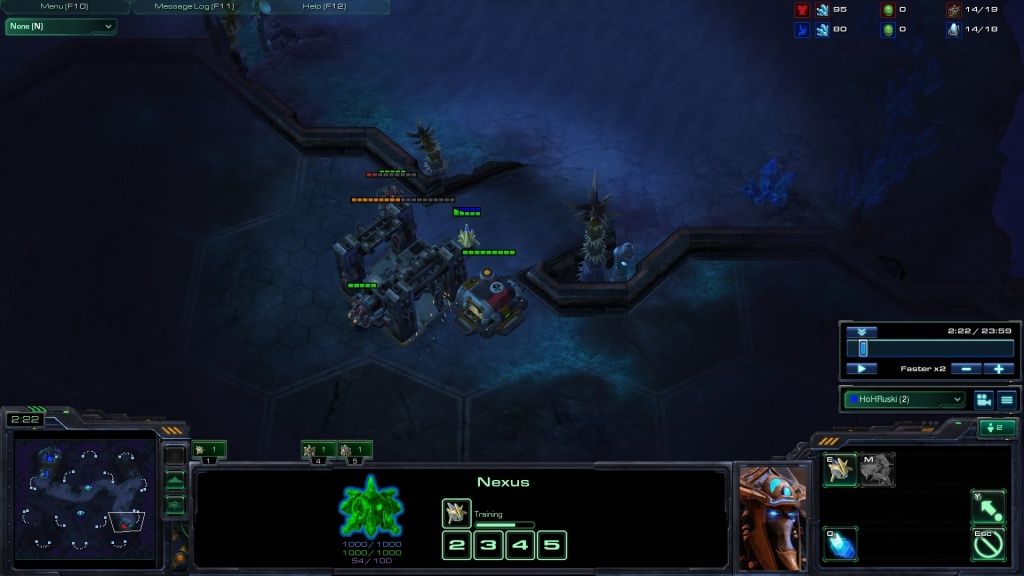Activate the Chrono Boost crystal ability
The image size is (1024, 576).
840,543
